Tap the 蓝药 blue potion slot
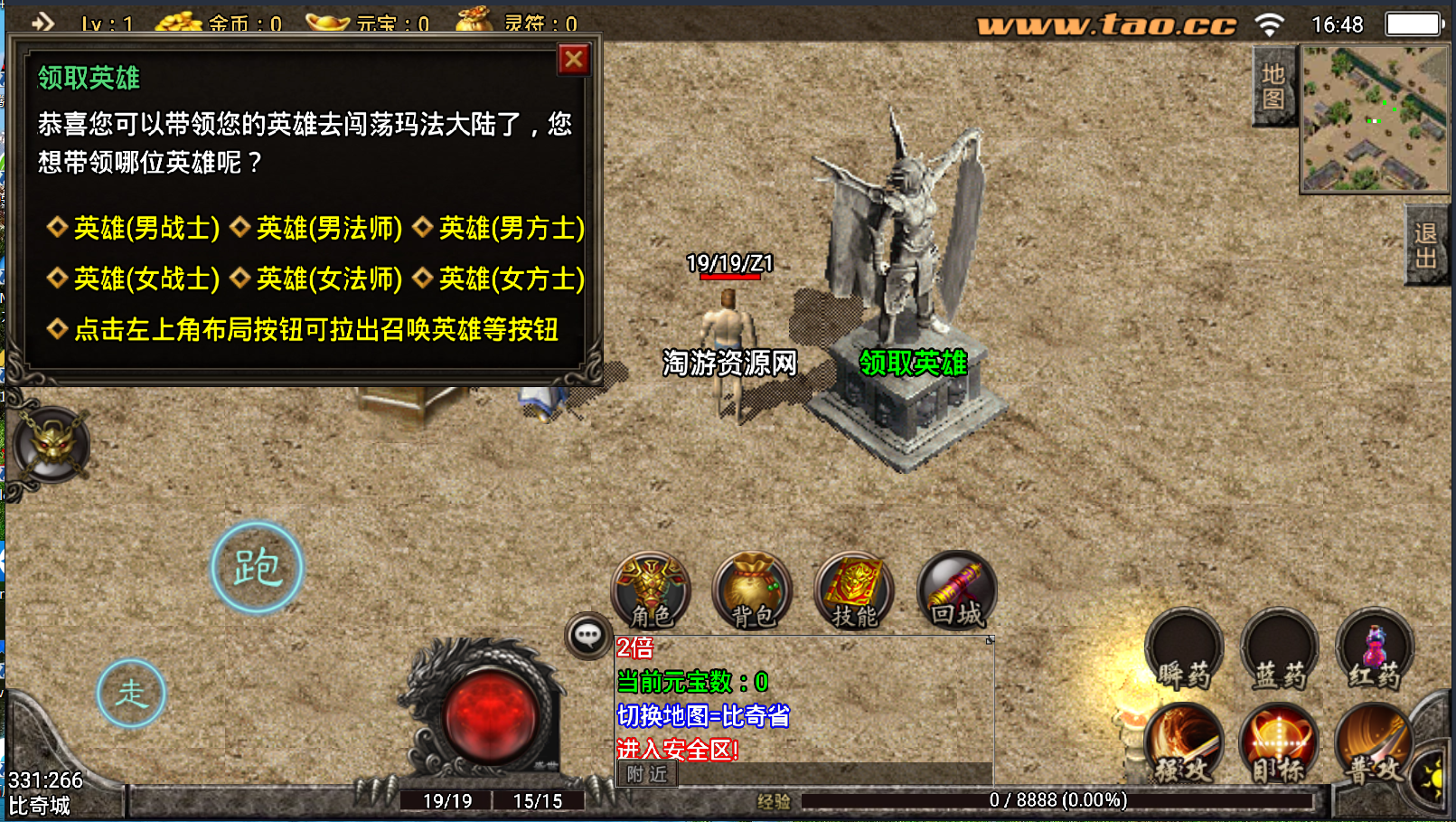Screen dimensions: 1456x822 tap(1279, 650)
